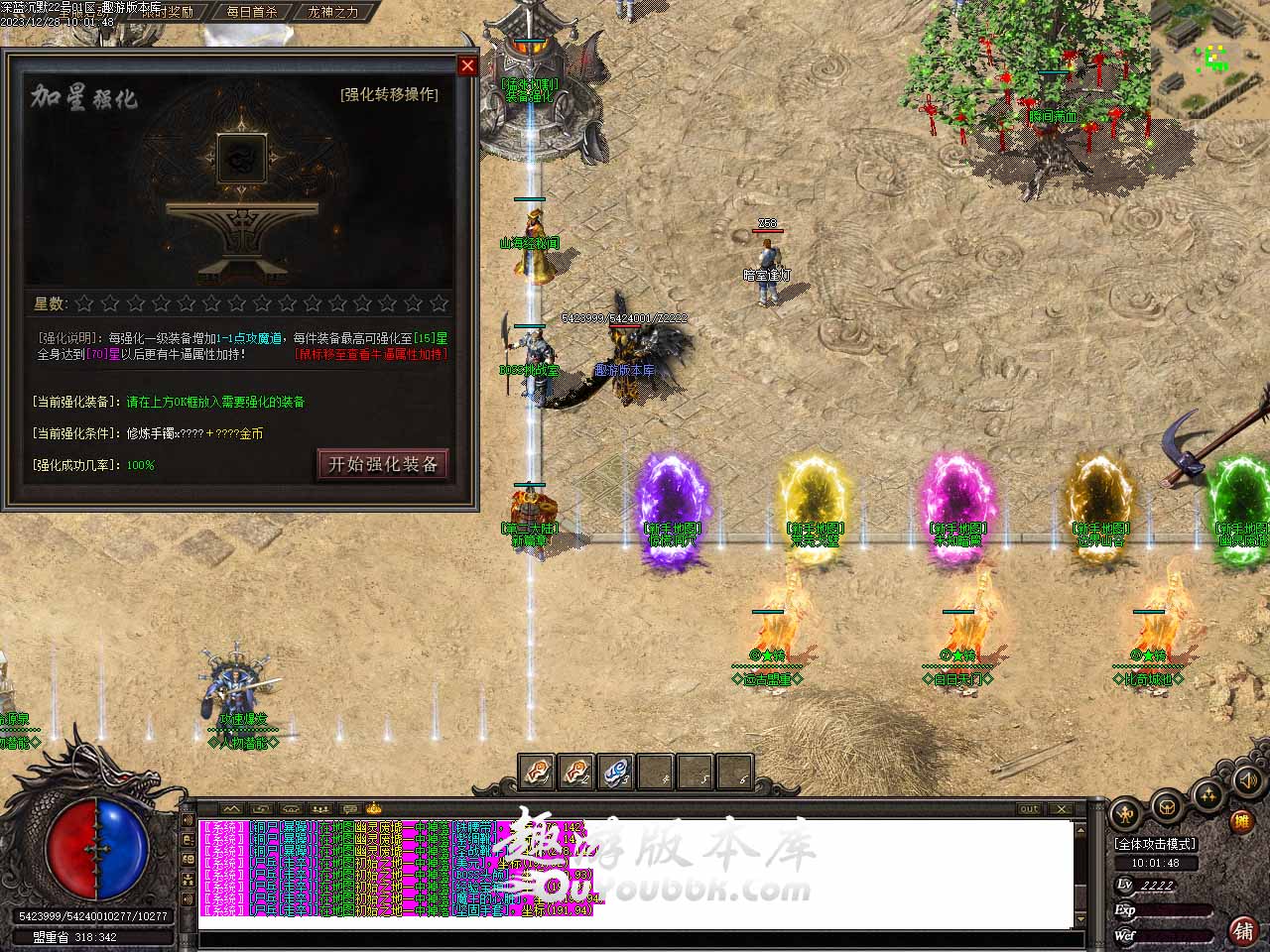Screen dimensions: 1270x952
Task: Use the first hotbar scroll item
Action: pos(536,772)
